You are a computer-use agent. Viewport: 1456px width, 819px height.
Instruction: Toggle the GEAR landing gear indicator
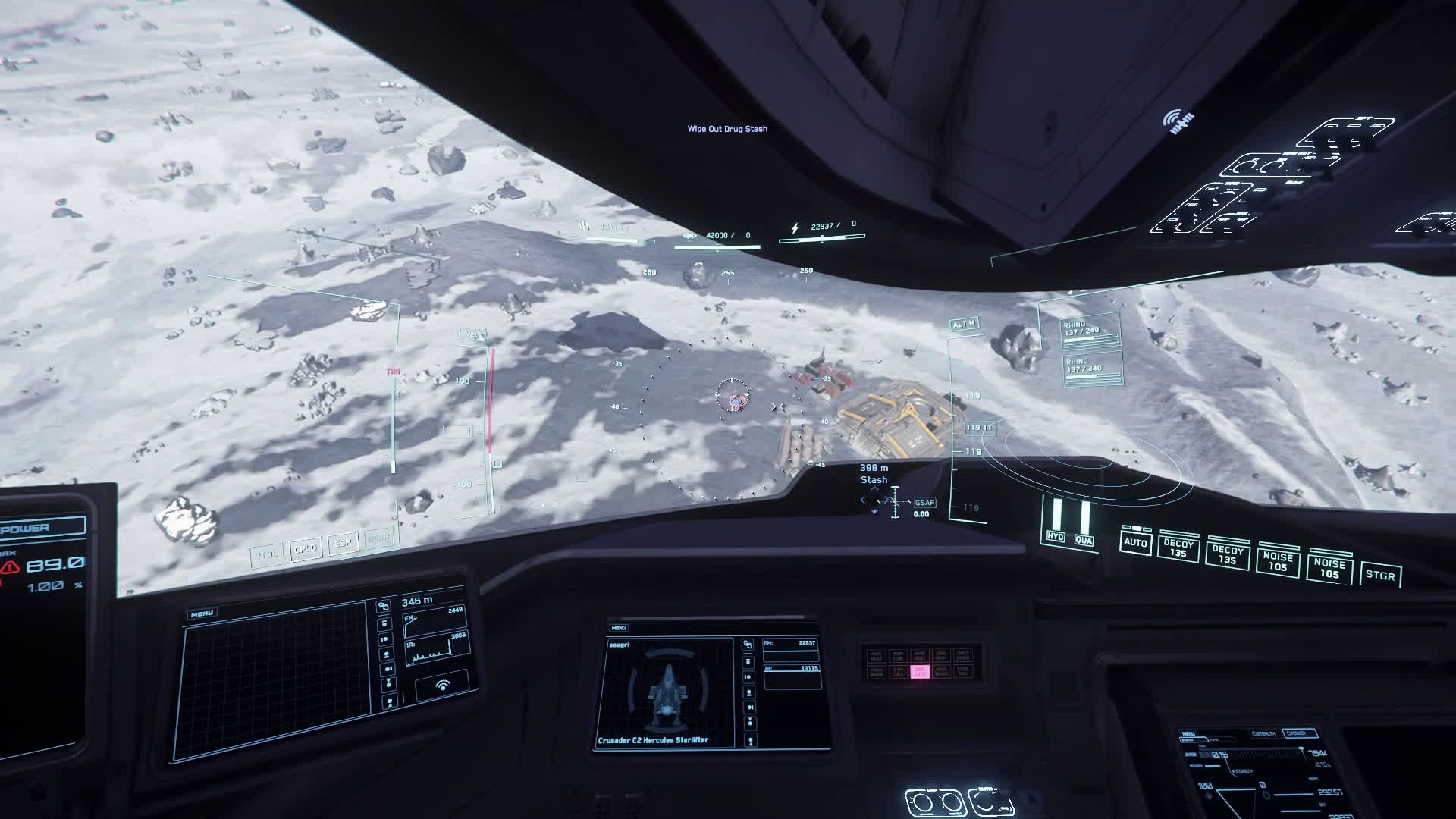378,538
